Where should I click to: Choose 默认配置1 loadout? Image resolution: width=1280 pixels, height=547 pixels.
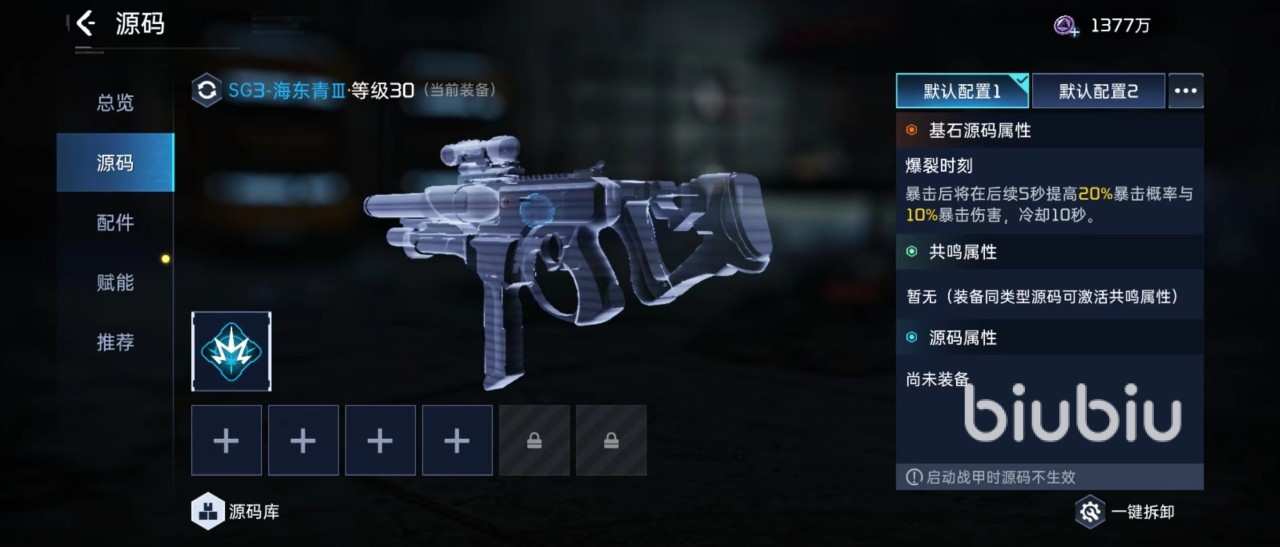point(962,91)
